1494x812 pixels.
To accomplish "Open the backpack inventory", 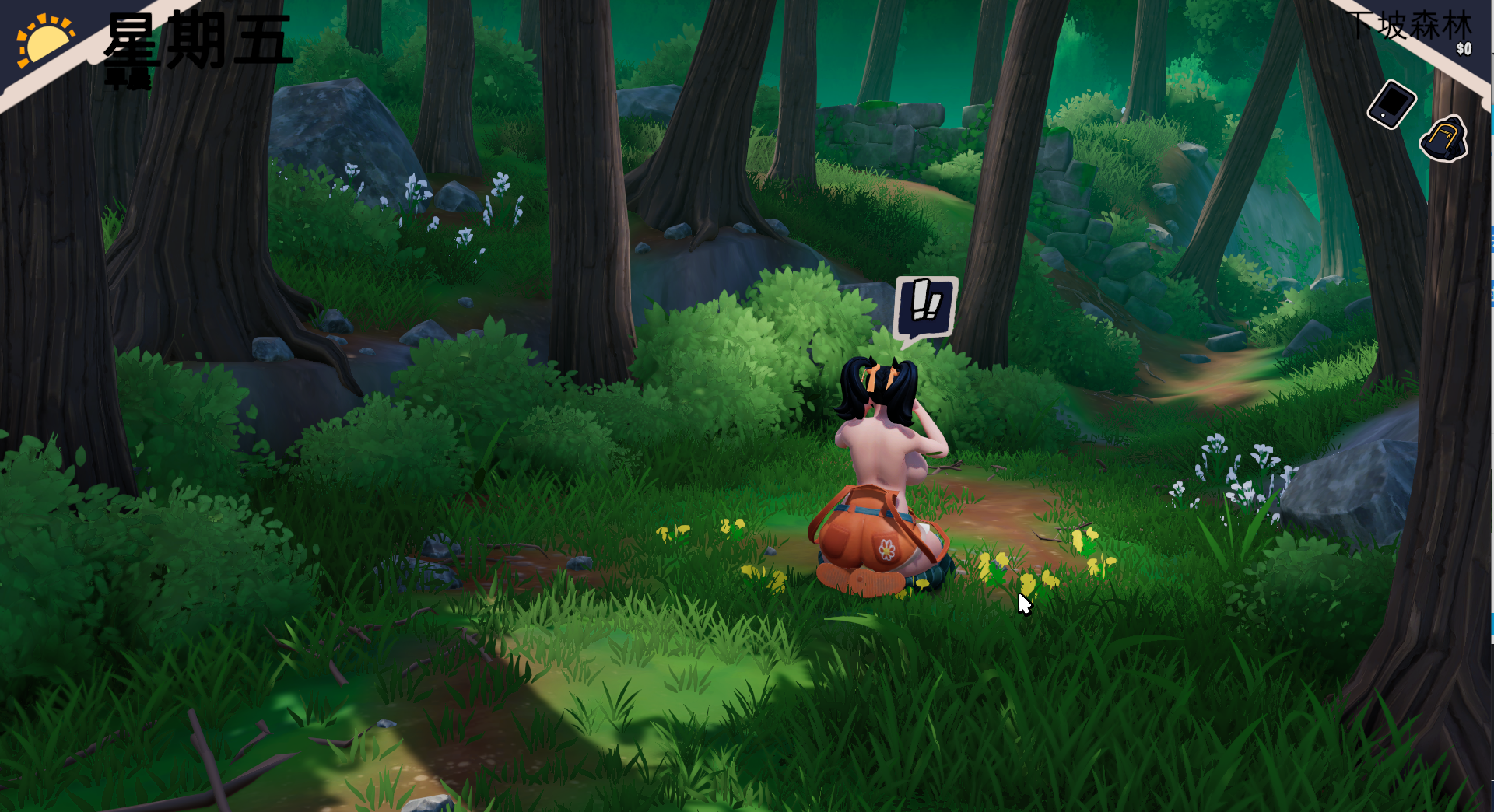I will [1444, 140].
